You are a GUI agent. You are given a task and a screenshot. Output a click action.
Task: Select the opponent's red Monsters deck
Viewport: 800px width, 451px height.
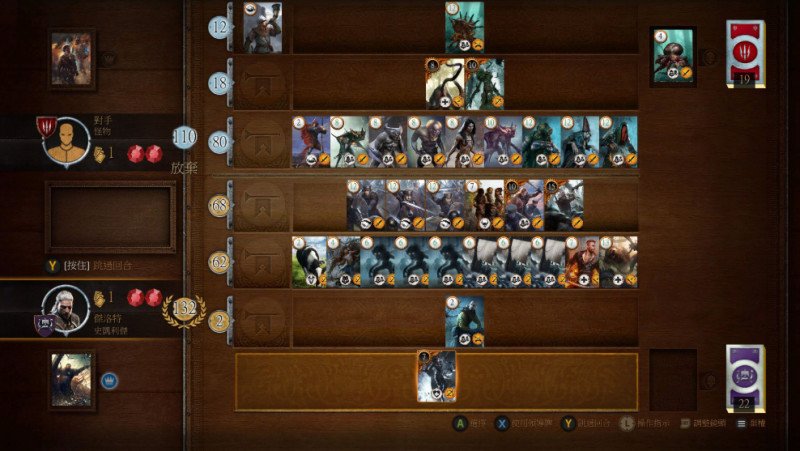coord(745,54)
